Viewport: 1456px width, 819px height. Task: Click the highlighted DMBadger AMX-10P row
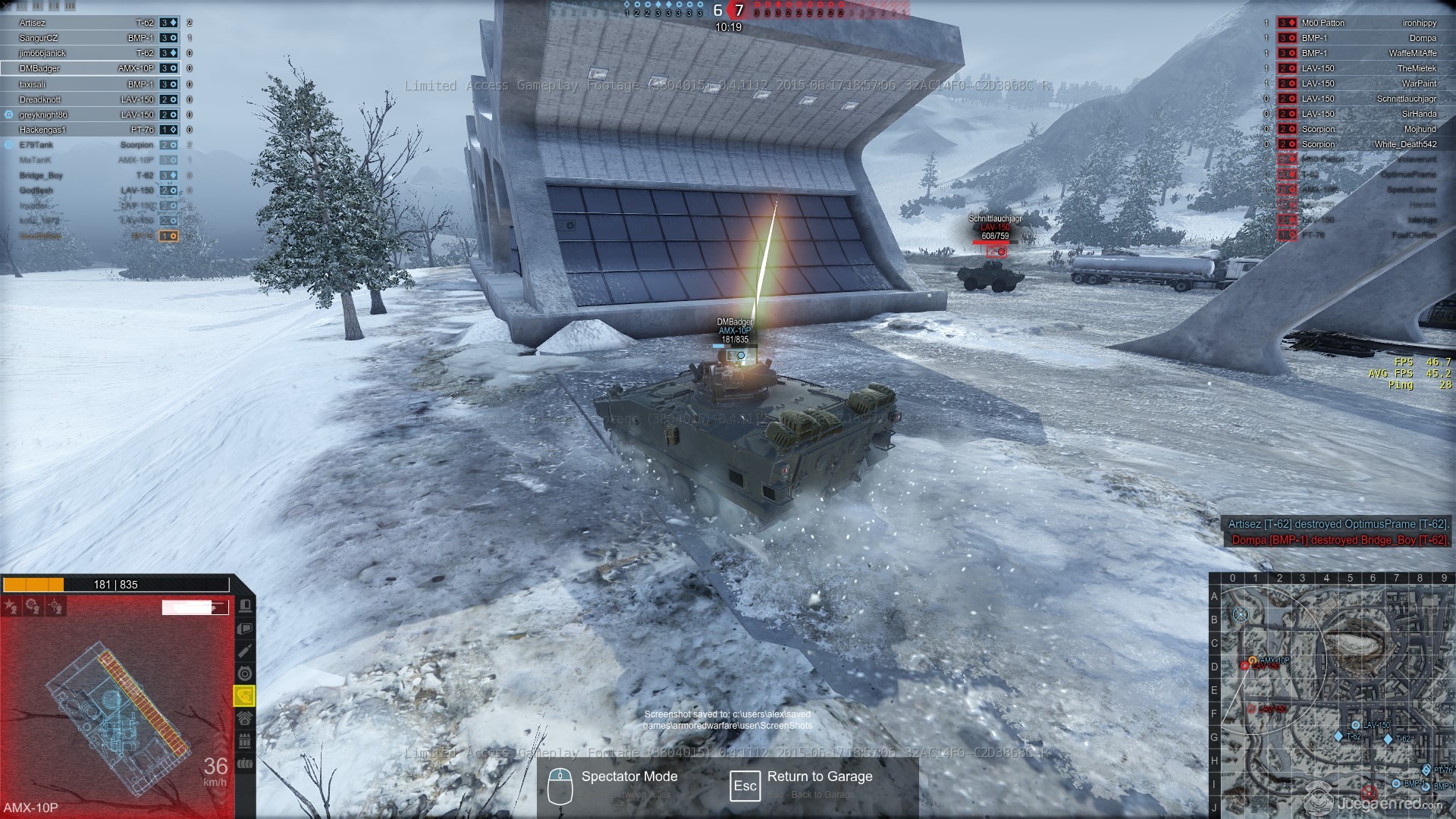pos(91,68)
